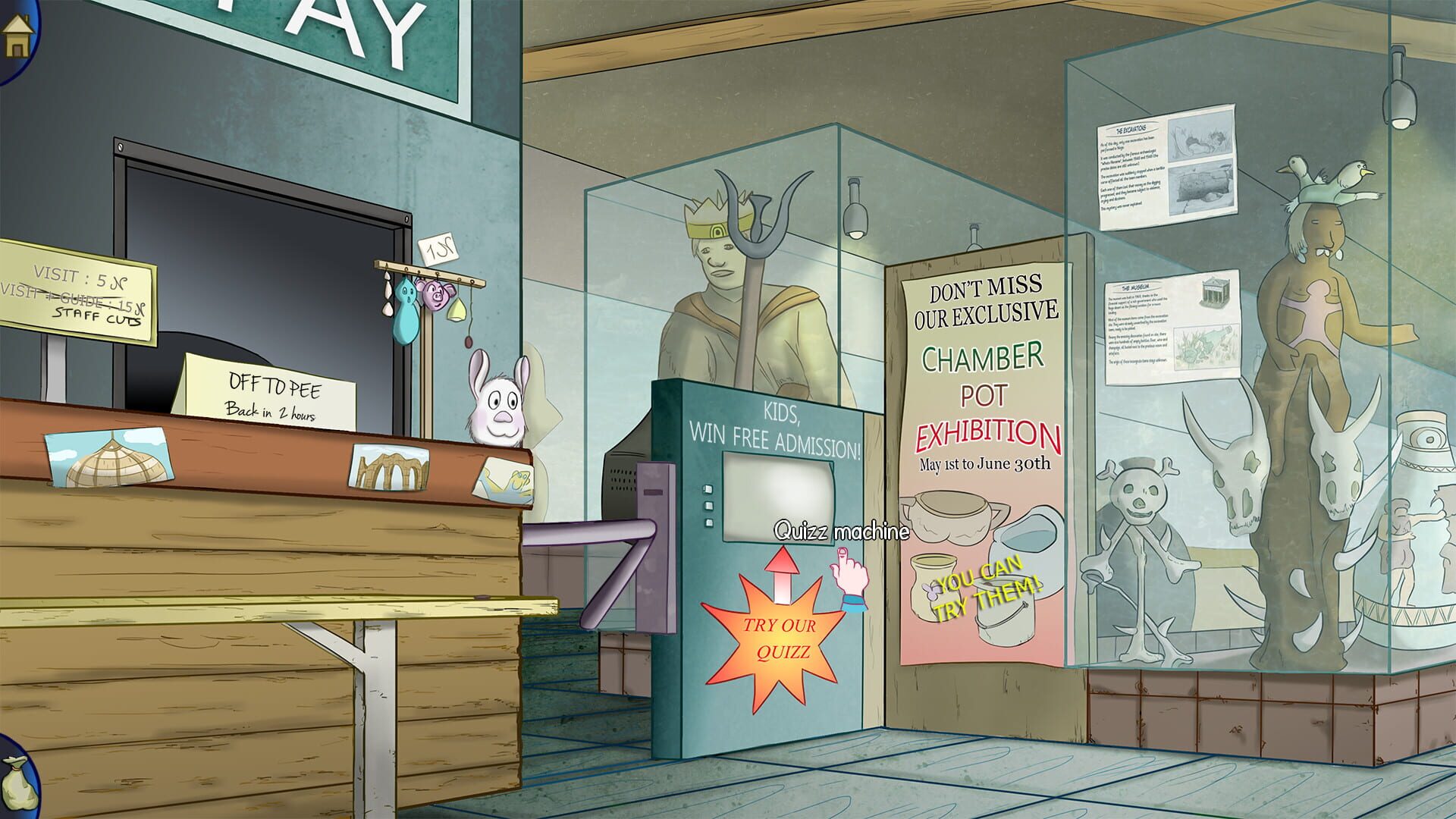This screenshot has width=1456, height=819.
Task: Open the ticket booth window behind the counter
Action: [x=258, y=258]
